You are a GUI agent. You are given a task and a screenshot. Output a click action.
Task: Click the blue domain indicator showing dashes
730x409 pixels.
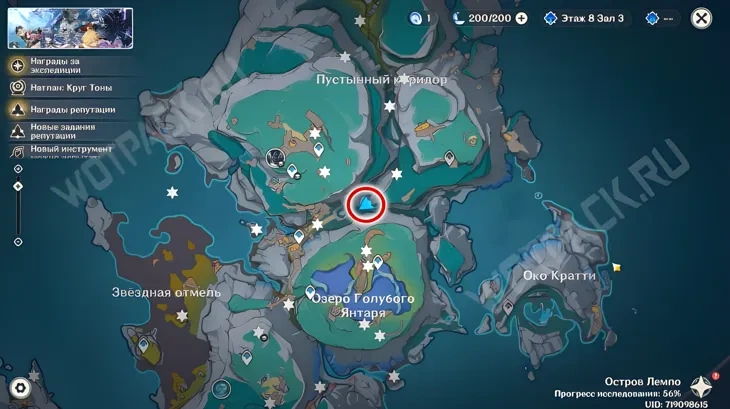click(x=660, y=18)
